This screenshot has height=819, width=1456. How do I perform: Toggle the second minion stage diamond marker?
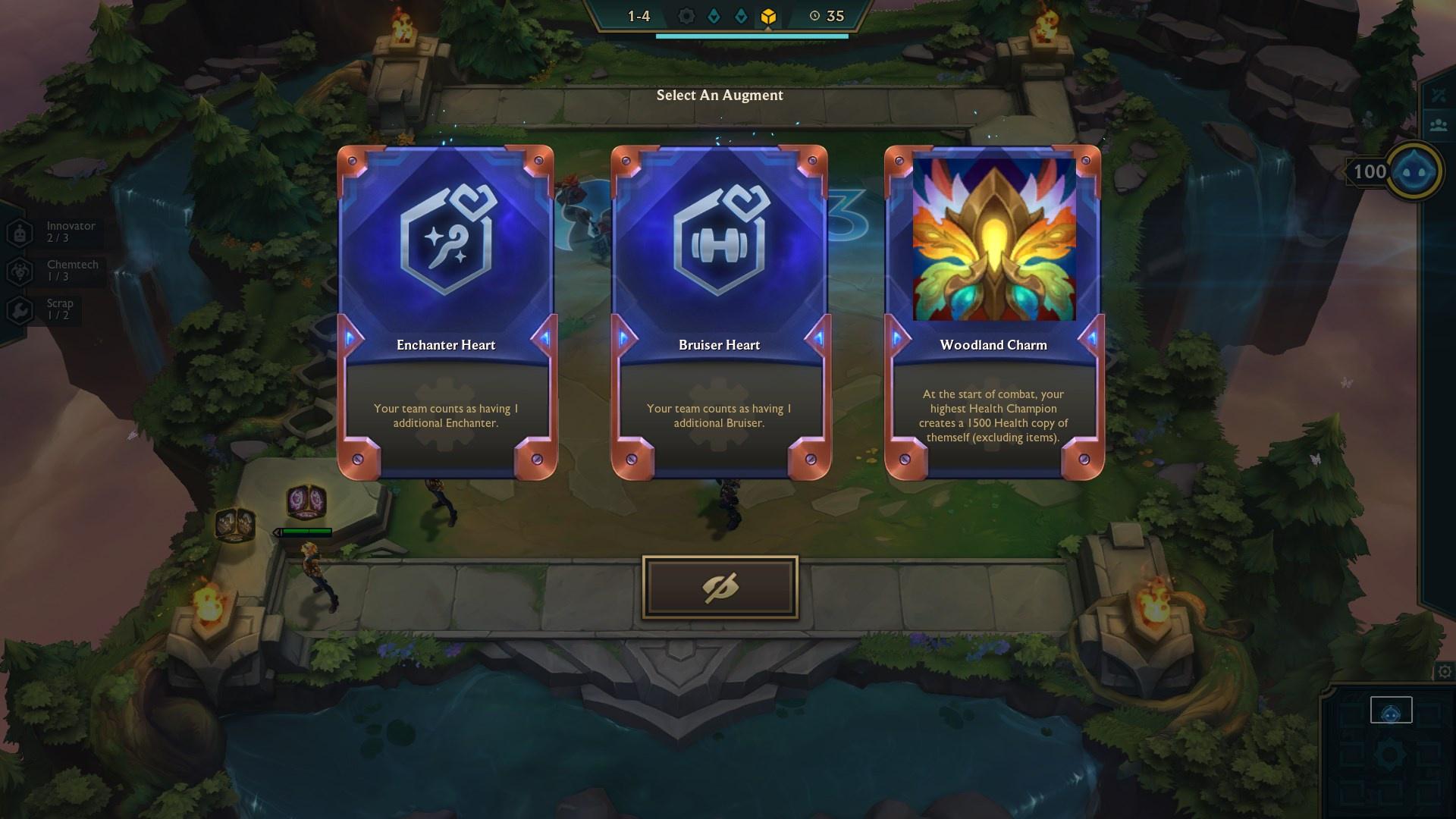[x=741, y=14]
